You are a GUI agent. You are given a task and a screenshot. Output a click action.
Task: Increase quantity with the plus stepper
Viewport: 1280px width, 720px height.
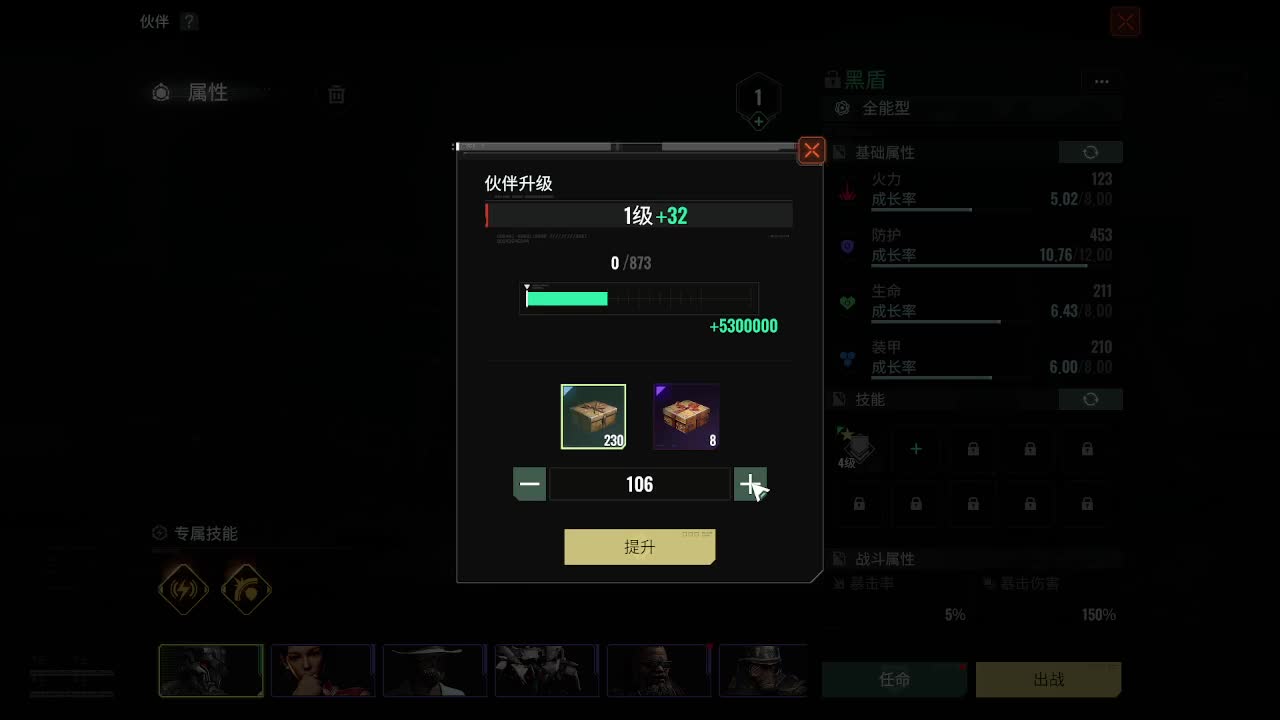(750, 484)
